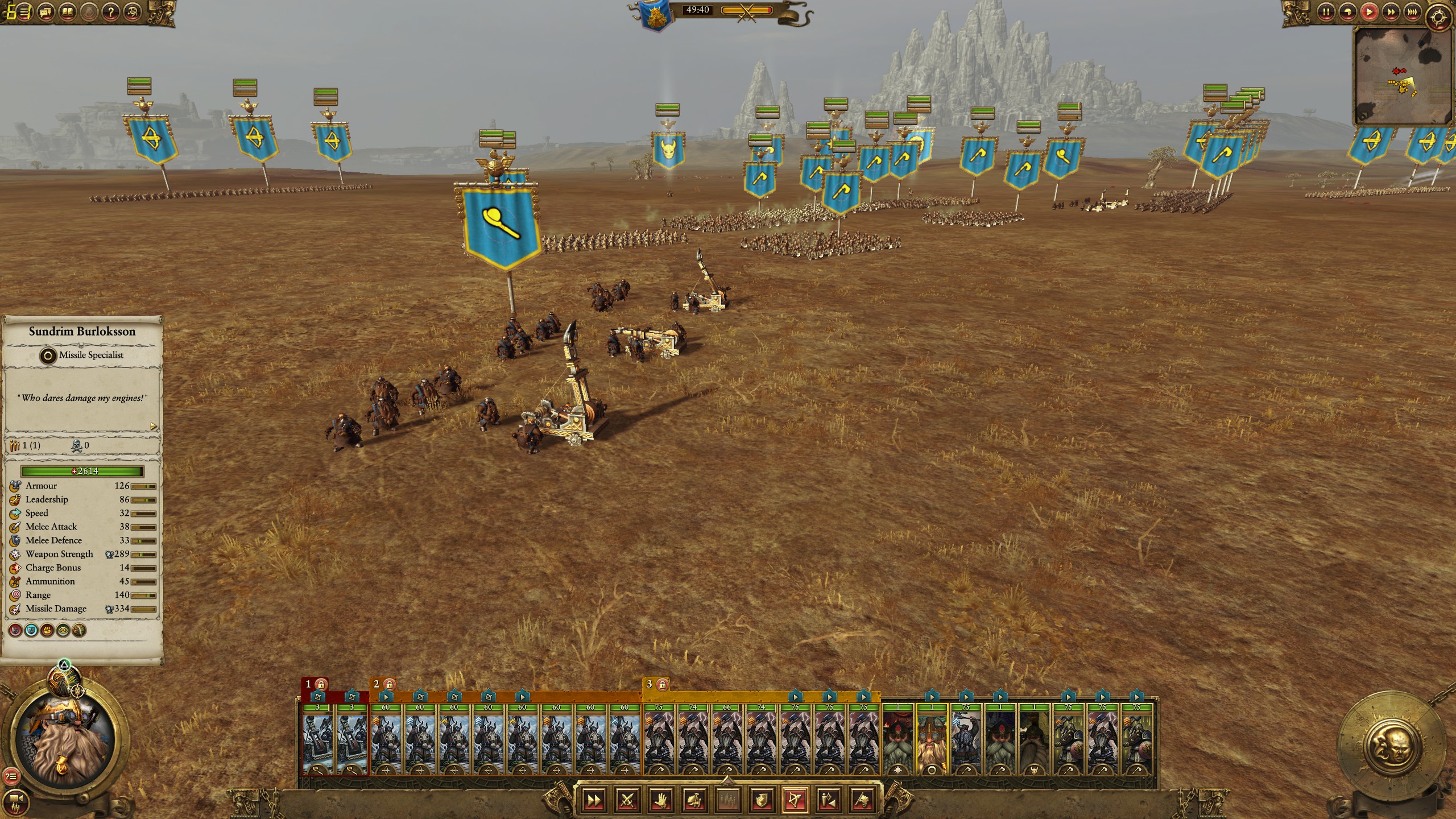Open the spell browser book icon
Image resolution: width=1456 pixels, height=819 pixels.
click(68, 11)
